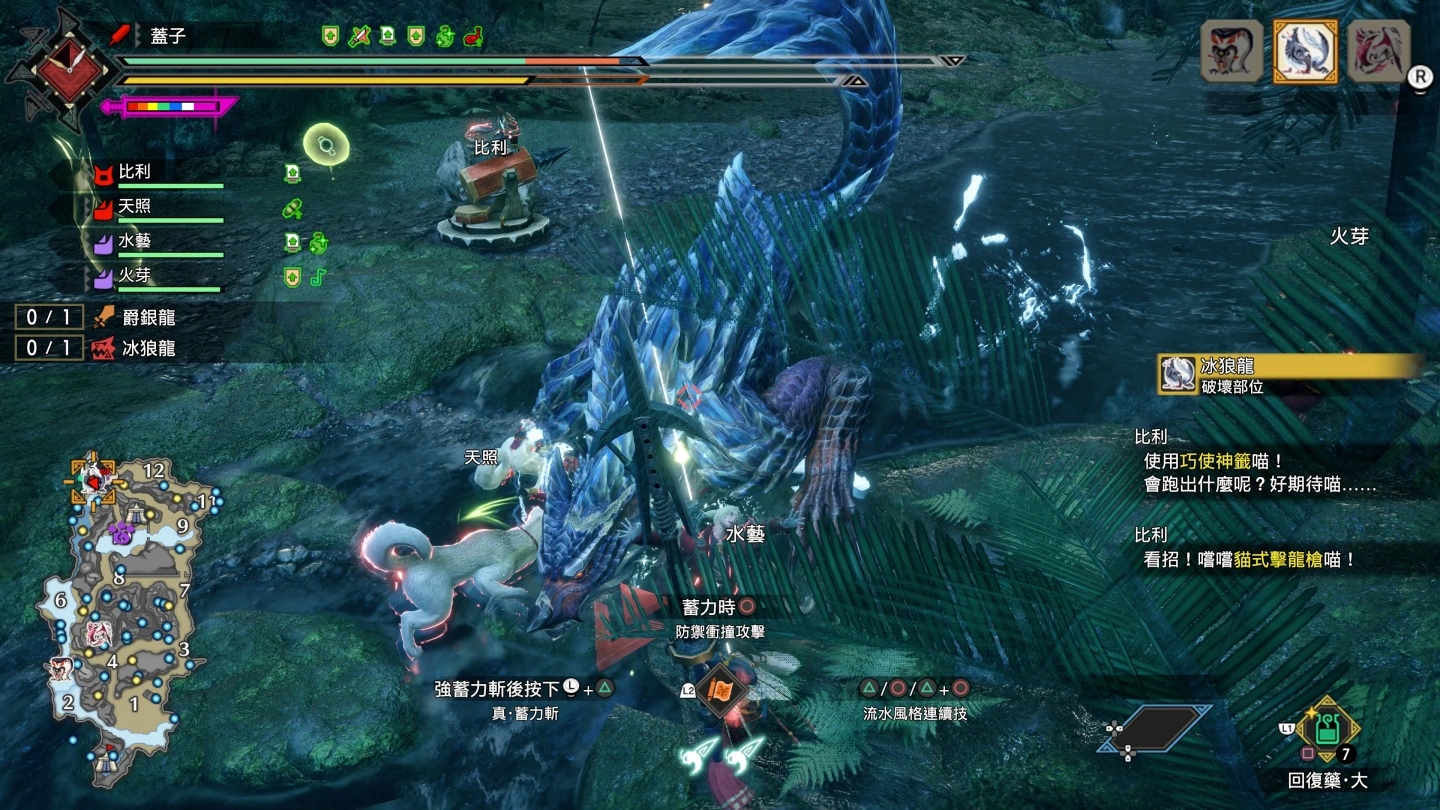
Task: Select party member 天照 in the list
Action: (135, 207)
